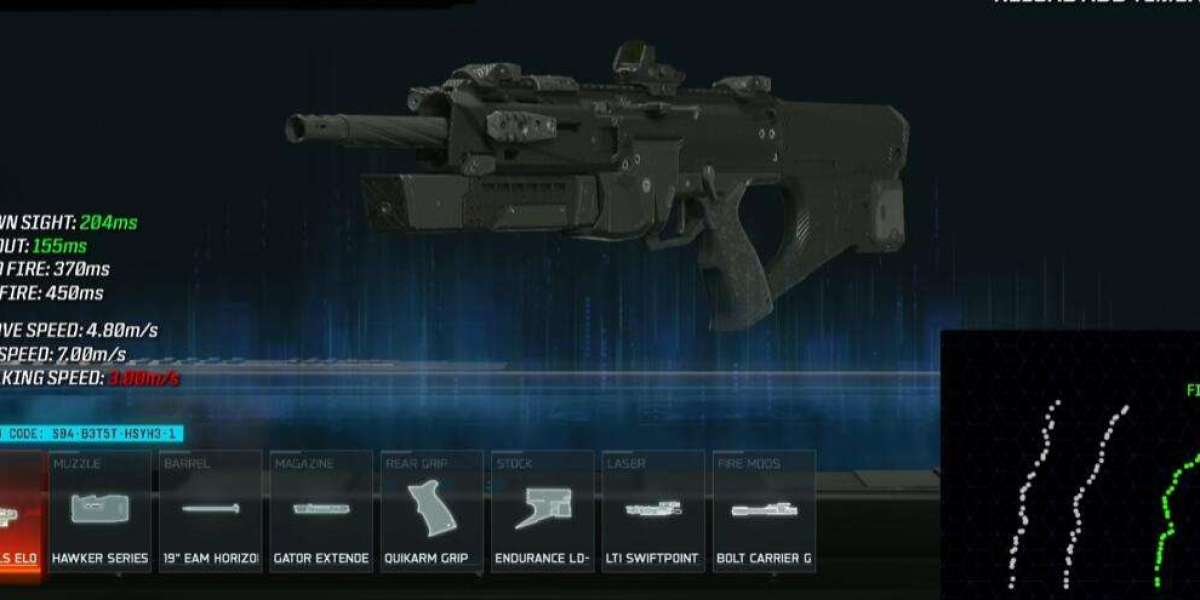Click the Quikarm Grip rear grip slot

tap(432, 512)
